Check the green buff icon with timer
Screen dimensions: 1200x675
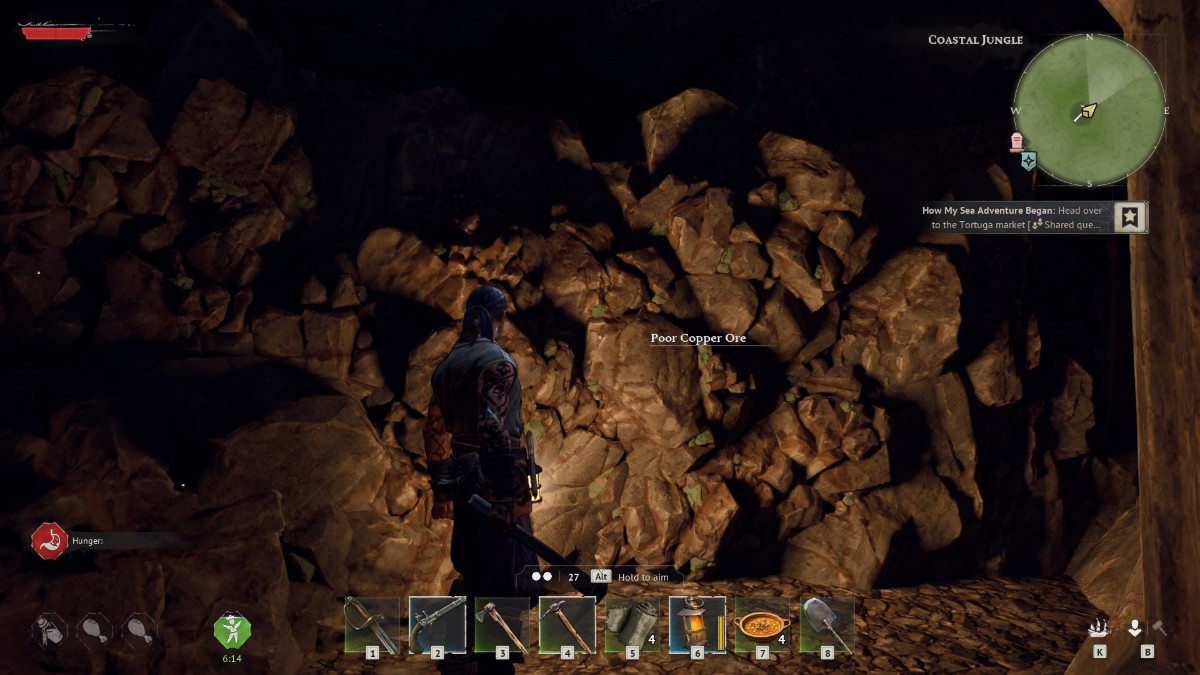pyautogui.click(x=232, y=630)
